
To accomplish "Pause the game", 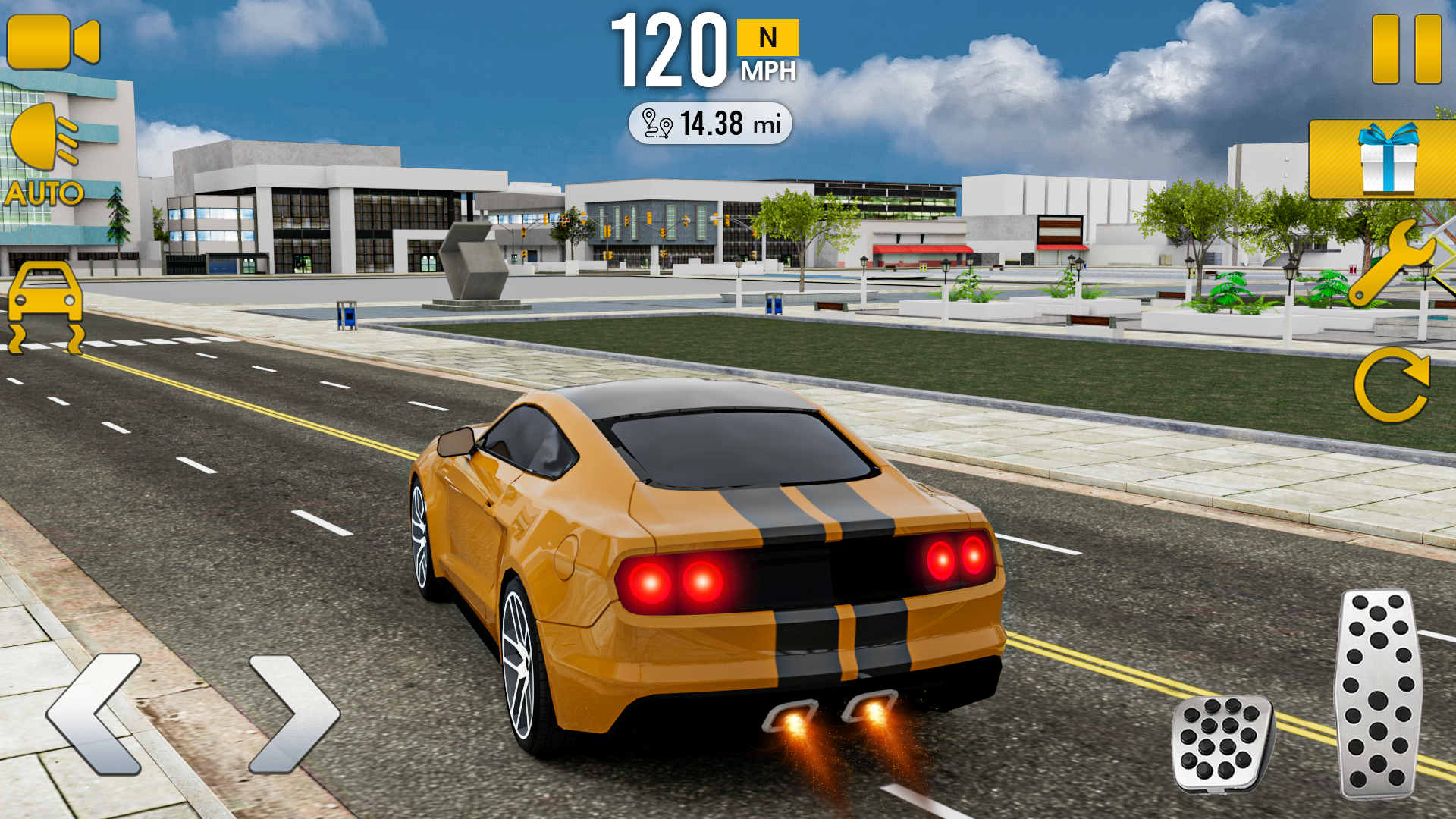I will tap(1407, 45).
